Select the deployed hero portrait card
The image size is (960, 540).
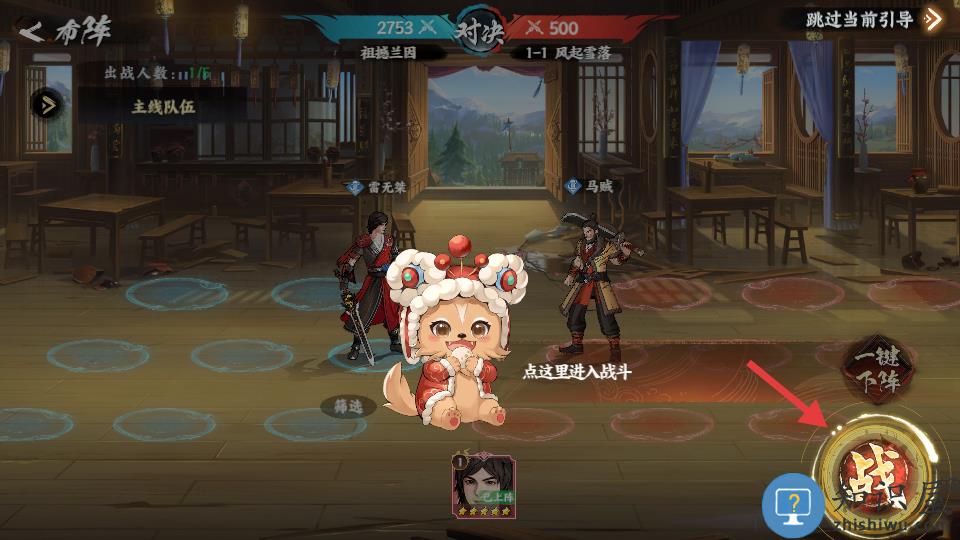[x=484, y=486]
